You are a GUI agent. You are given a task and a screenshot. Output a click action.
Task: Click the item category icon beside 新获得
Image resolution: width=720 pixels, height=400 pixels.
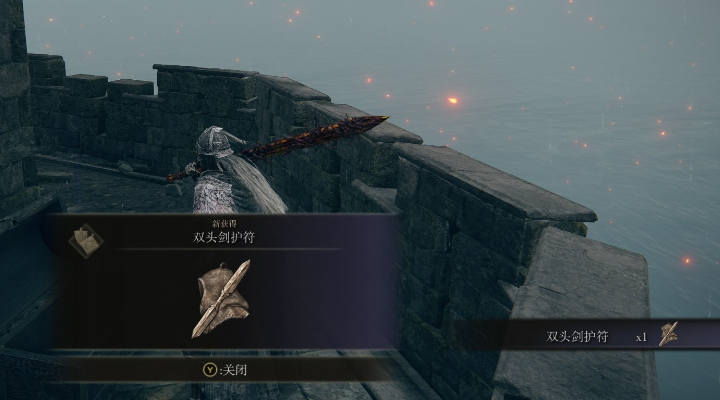(x=85, y=241)
